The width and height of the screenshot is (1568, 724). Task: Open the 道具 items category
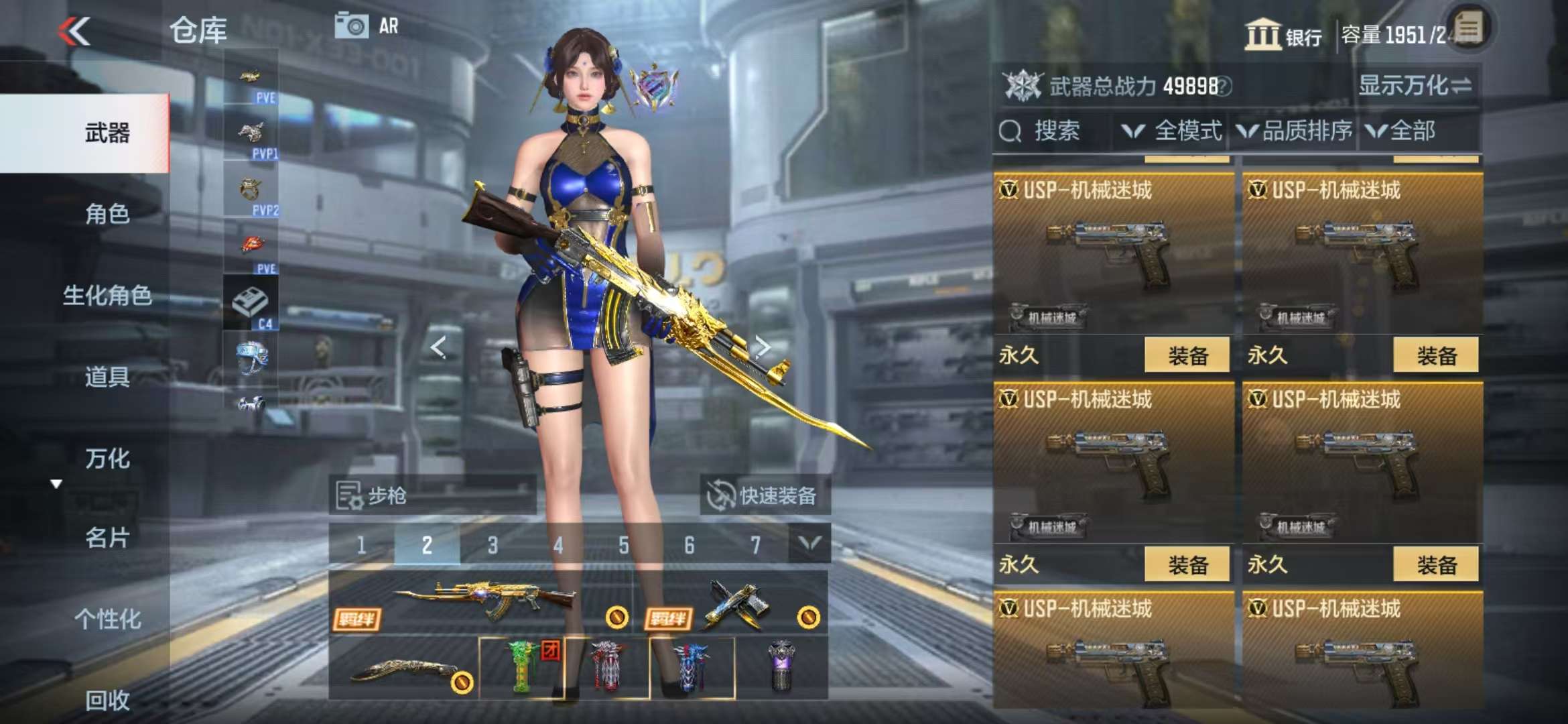tap(107, 377)
